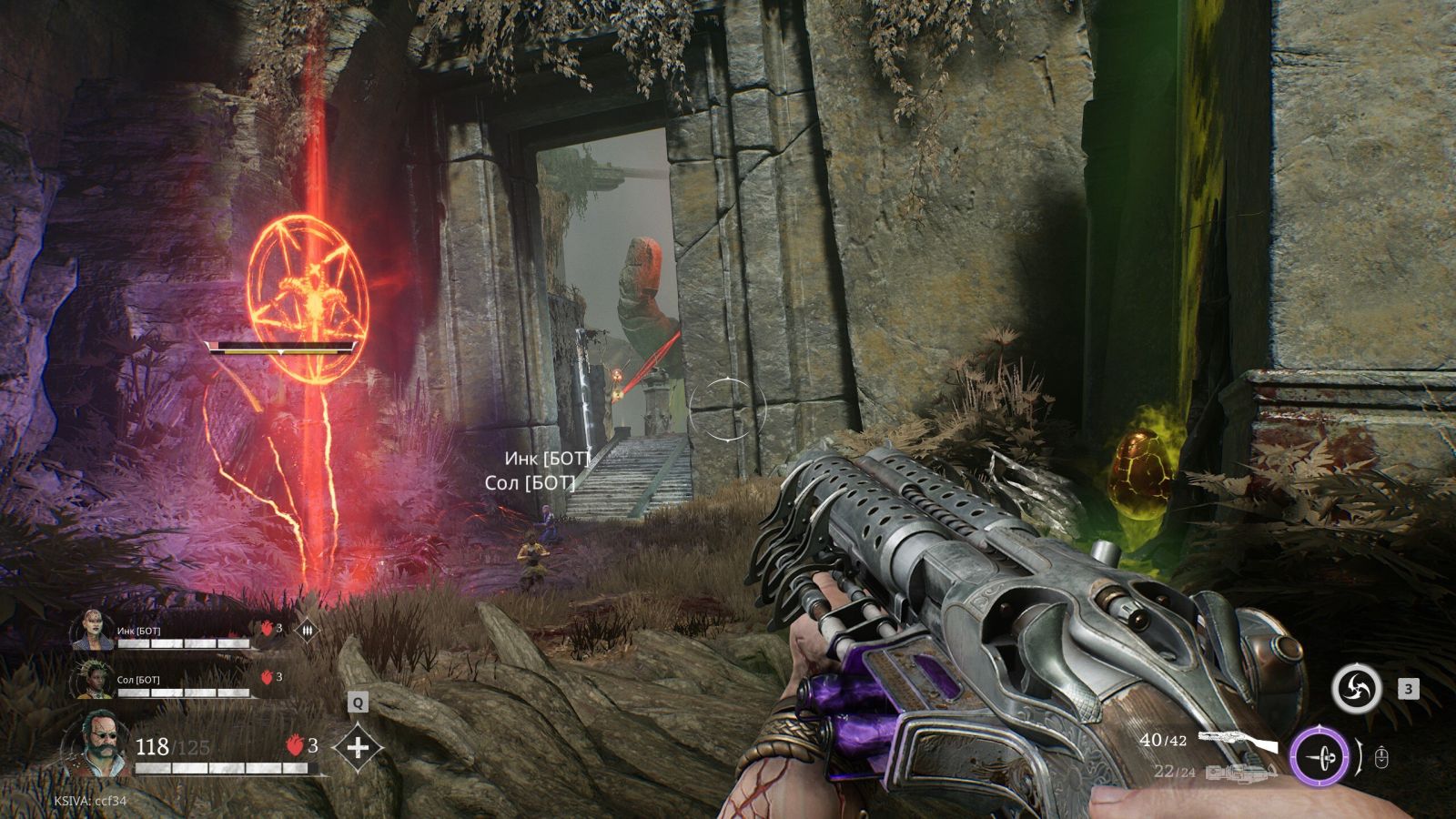1456x819 pixels.
Task: Choose the primary rifle weapon icon
Action: coord(1238,741)
